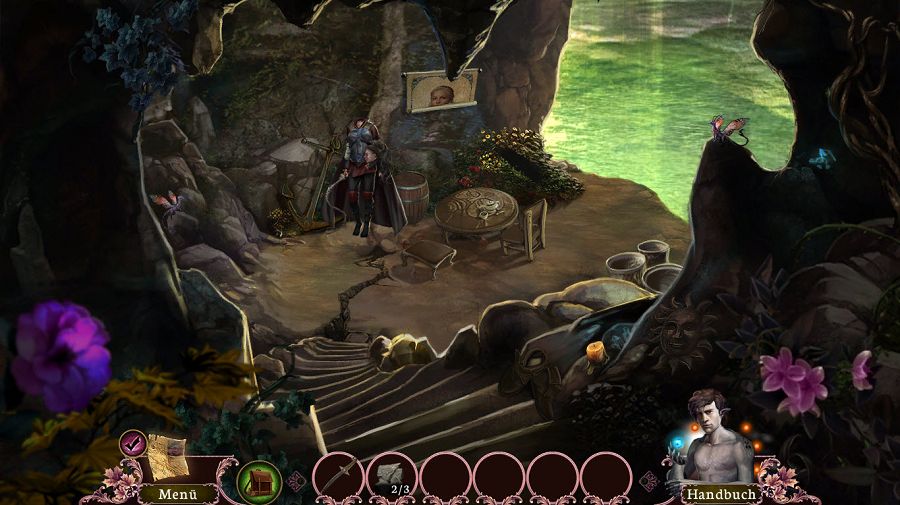Open the checkmark objectives icon
900x505 pixels.
[x=132, y=441]
